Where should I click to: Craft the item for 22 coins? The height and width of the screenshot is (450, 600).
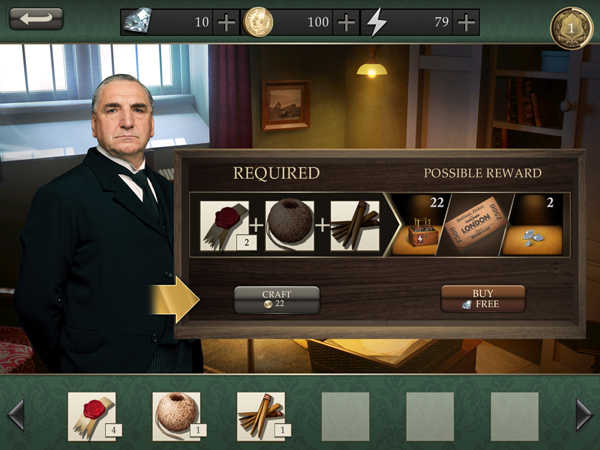(x=276, y=298)
